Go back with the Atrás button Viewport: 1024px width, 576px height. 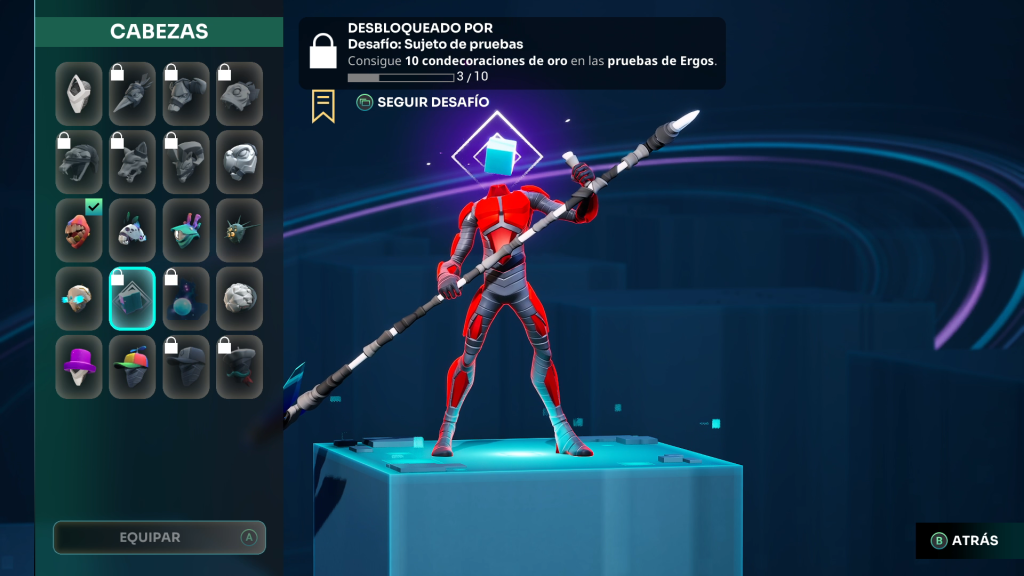[965, 540]
